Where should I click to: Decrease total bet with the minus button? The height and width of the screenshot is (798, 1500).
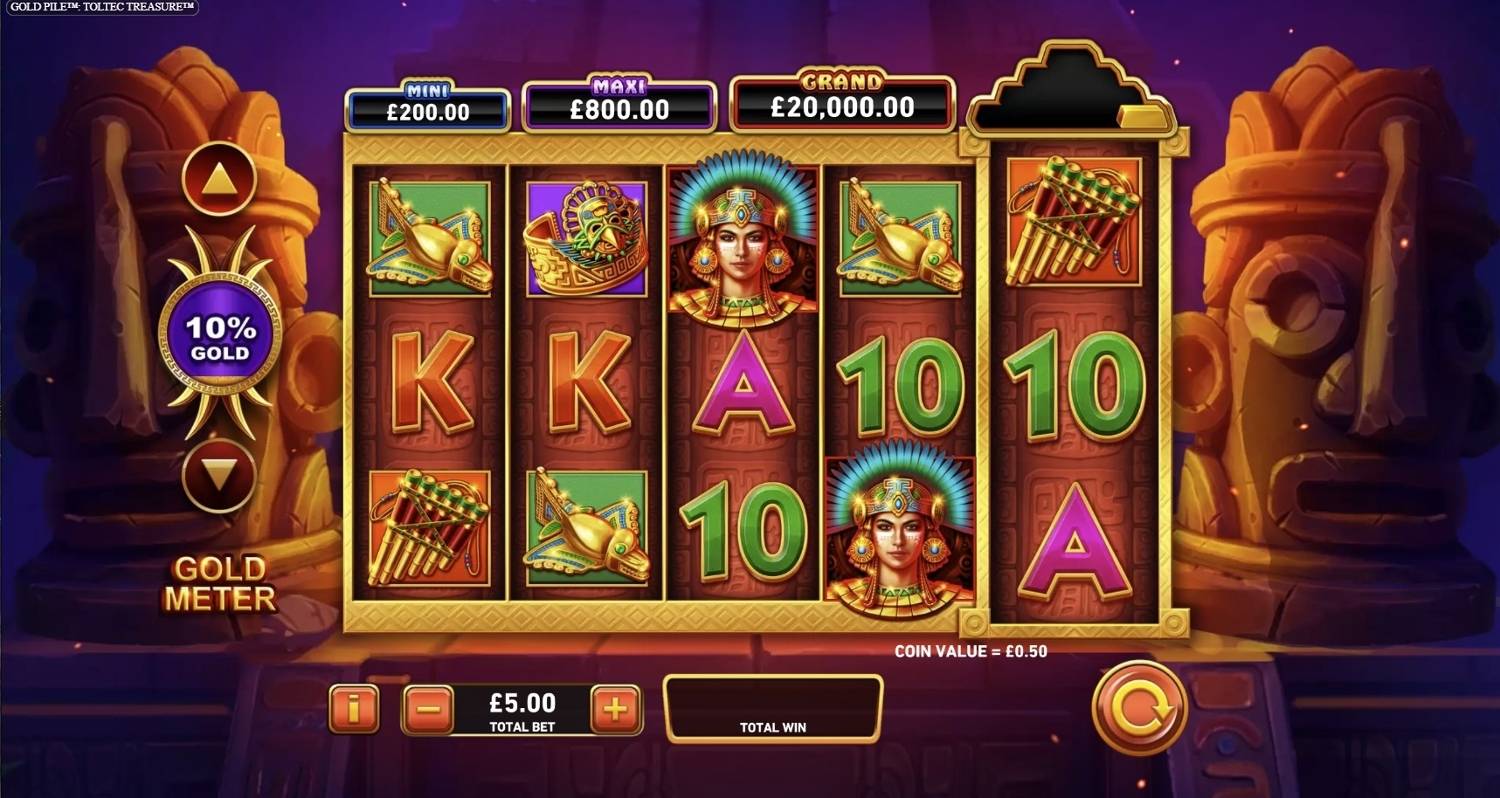pos(428,710)
